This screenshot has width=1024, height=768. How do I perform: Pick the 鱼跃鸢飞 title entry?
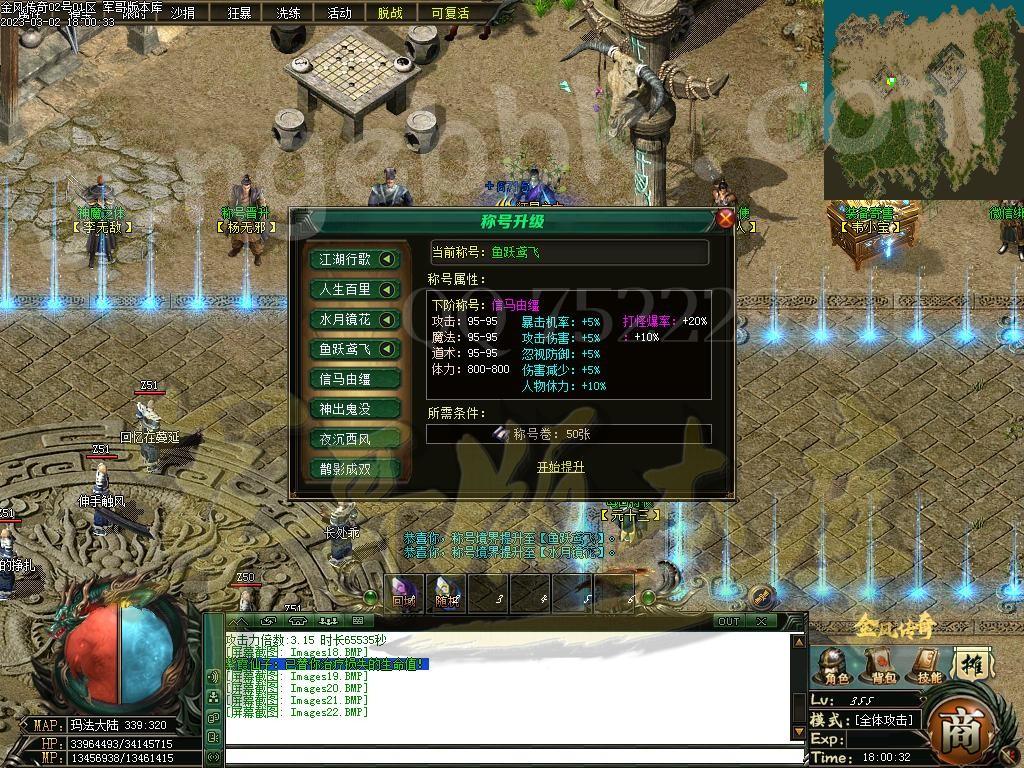click(x=356, y=349)
